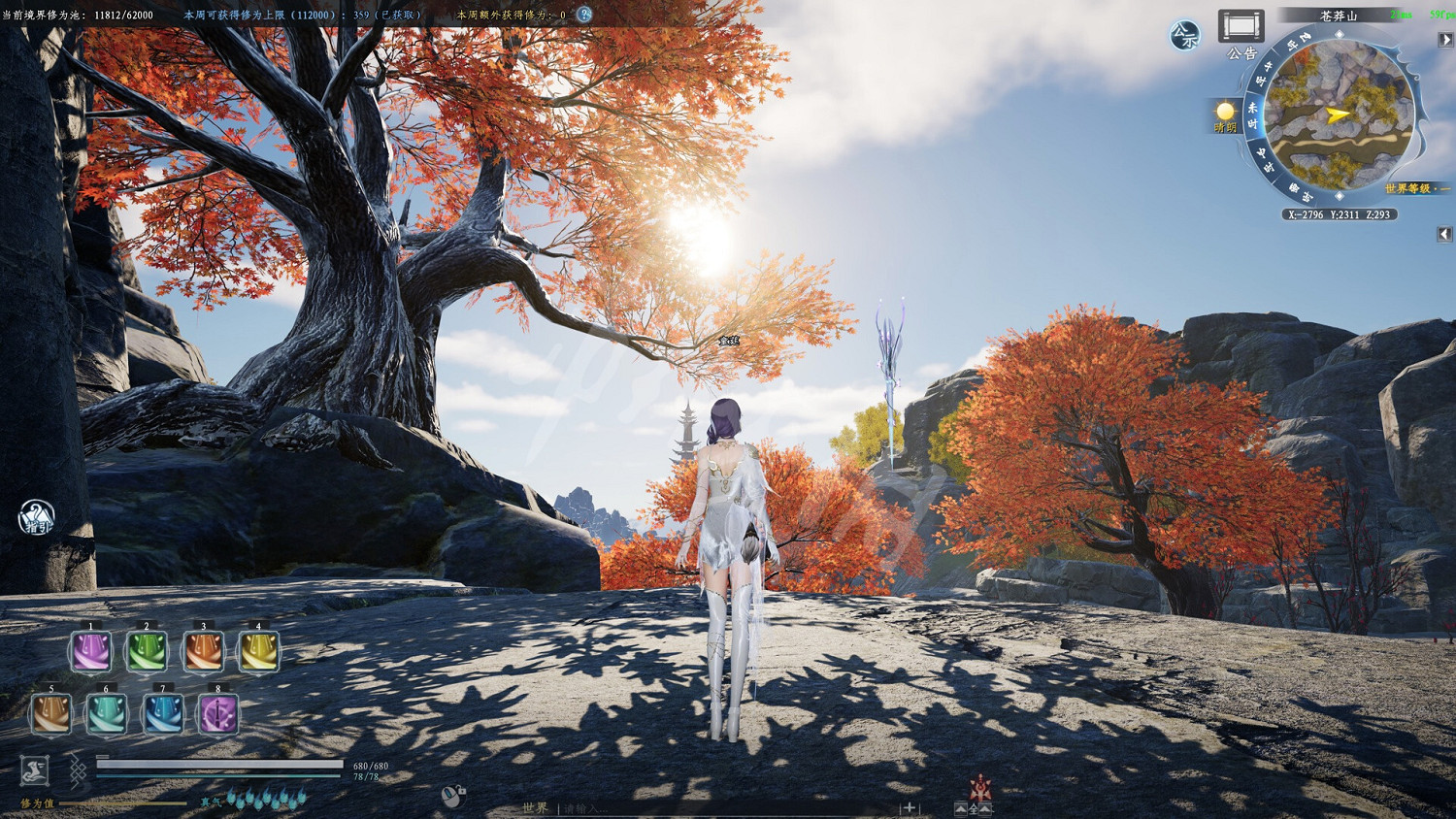The image size is (1456, 819).
Task: Open the panel via arrow right of 苍莽山 map
Action: coord(1444,39)
